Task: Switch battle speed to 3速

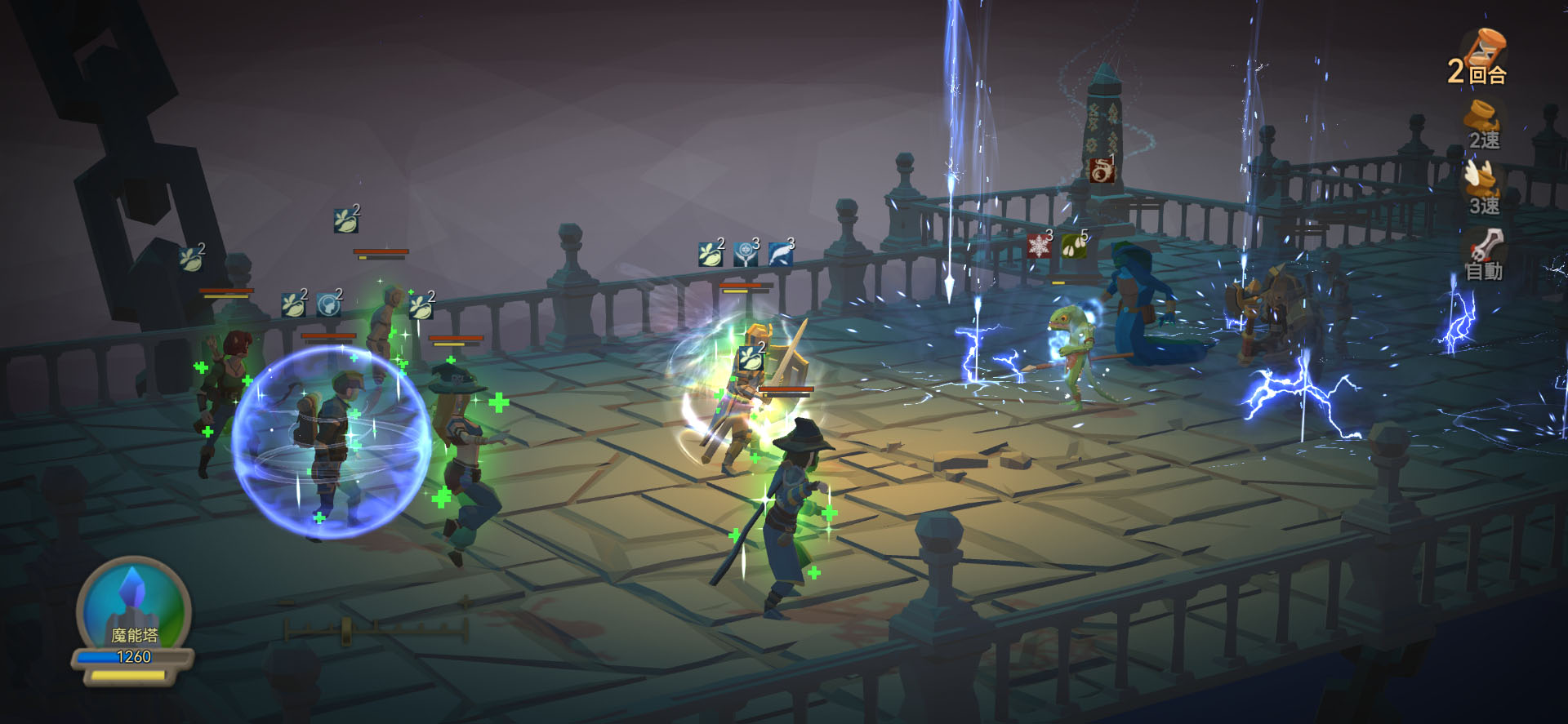Action: [x=1483, y=189]
